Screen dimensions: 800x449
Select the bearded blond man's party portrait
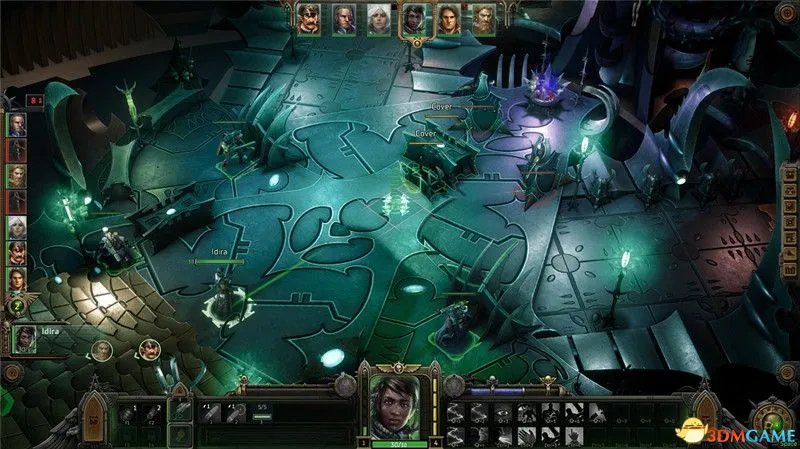[x=483, y=18]
